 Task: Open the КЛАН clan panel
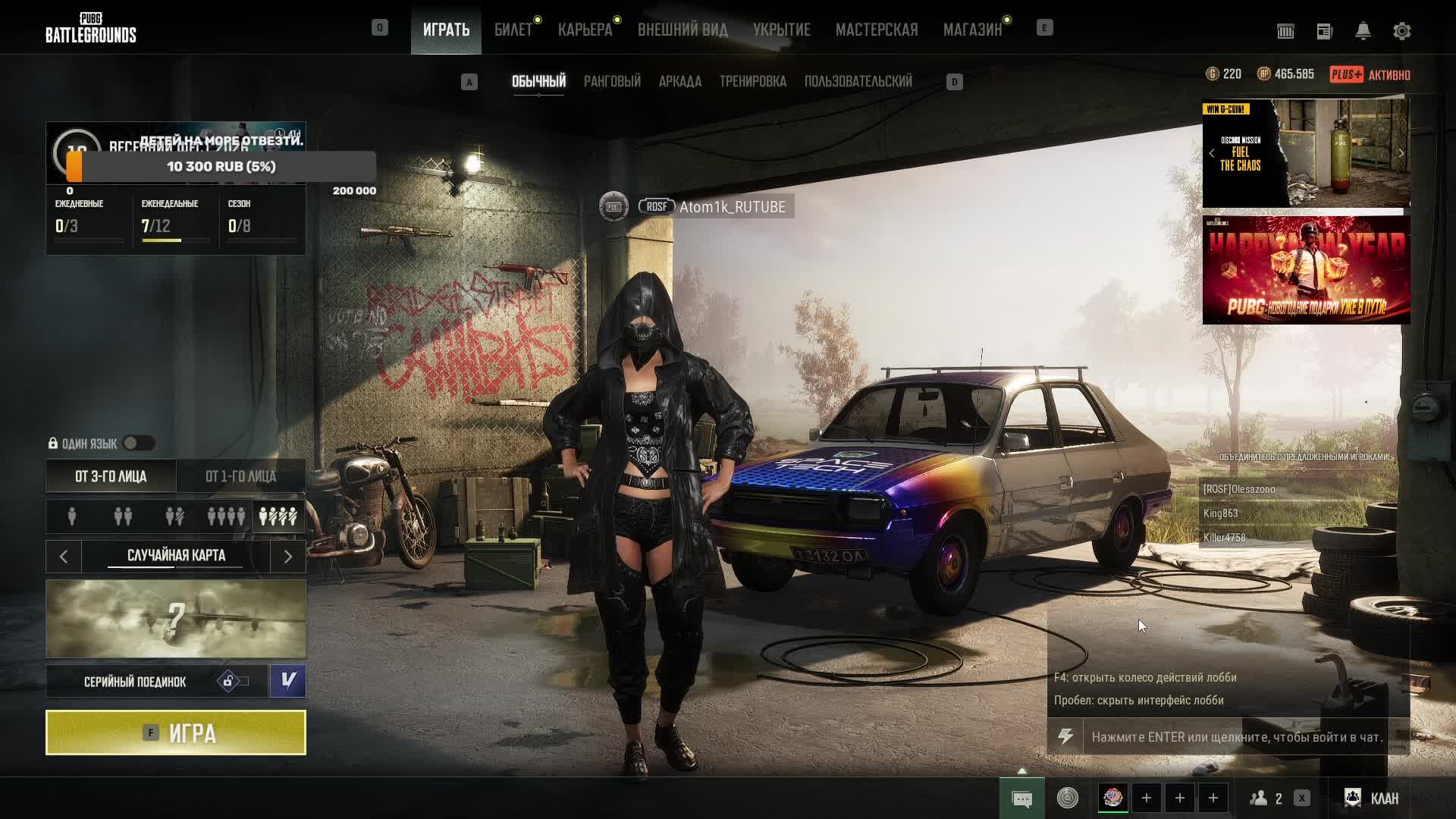[x=1373, y=798]
